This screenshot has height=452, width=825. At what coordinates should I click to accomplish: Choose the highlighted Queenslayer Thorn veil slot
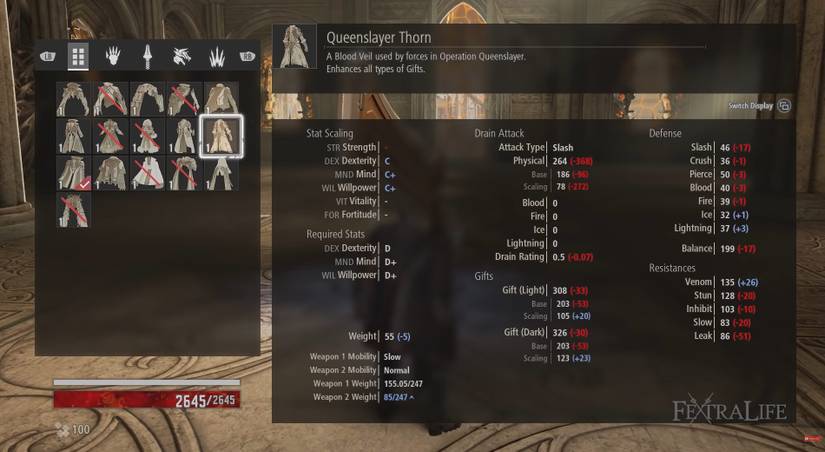point(221,136)
